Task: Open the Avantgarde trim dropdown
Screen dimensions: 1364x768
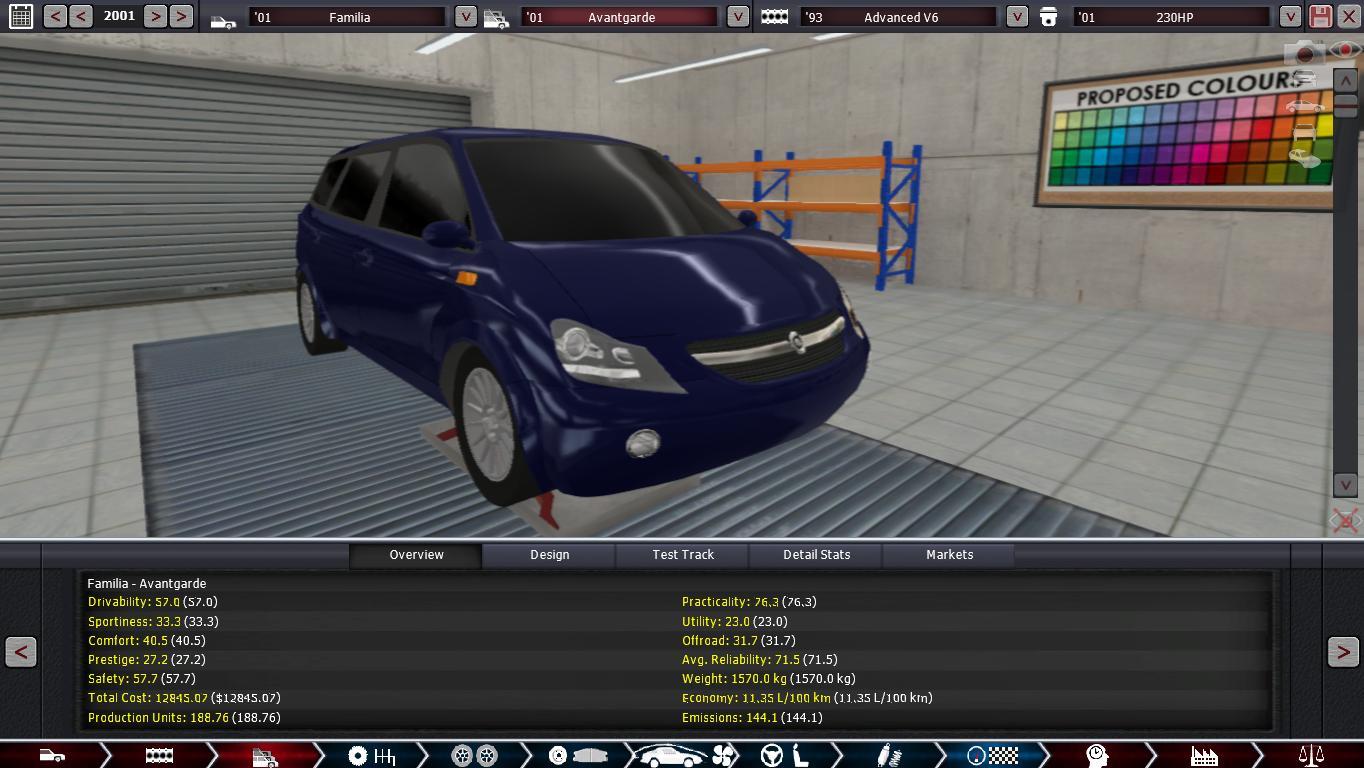Action: point(737,17)
